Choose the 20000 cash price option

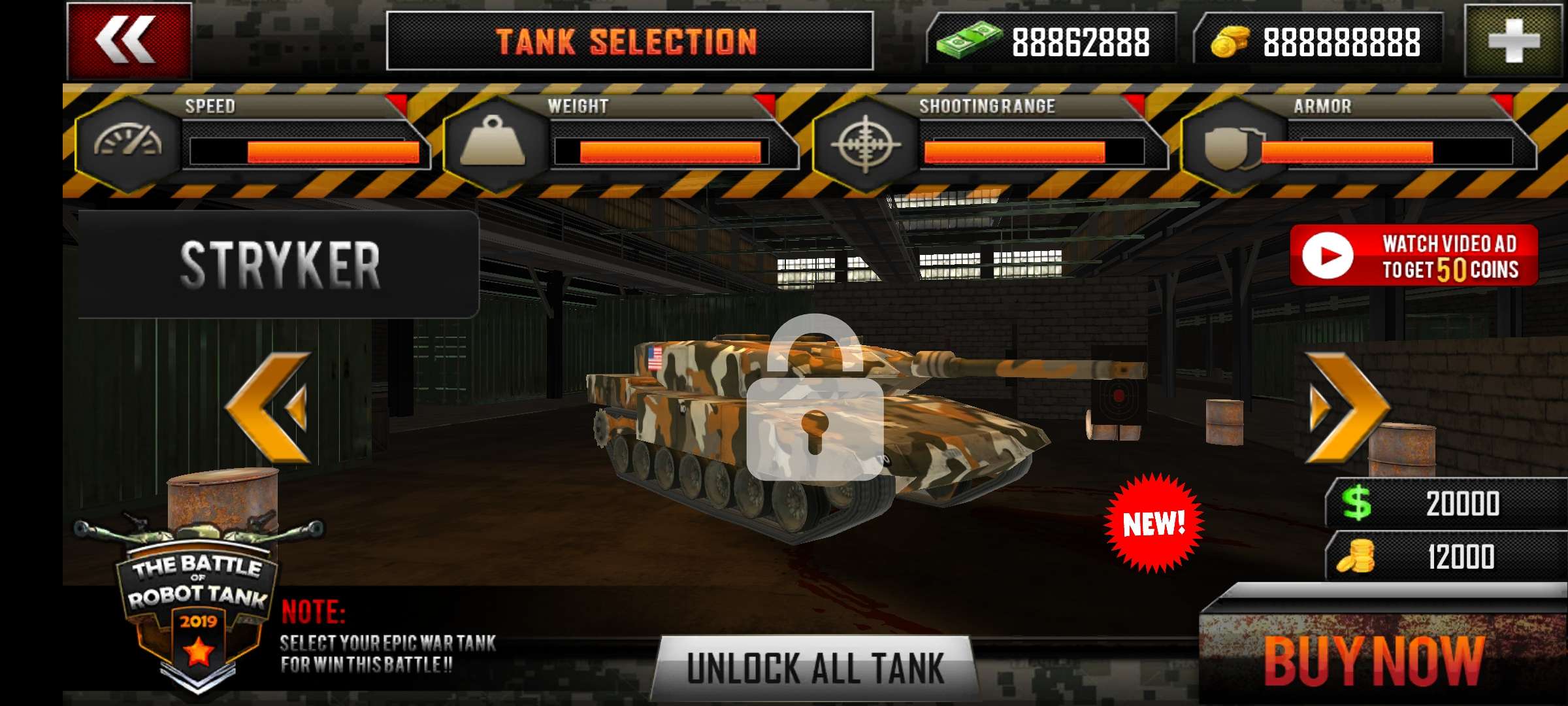pyautogui.click(x=1445, y=503)
